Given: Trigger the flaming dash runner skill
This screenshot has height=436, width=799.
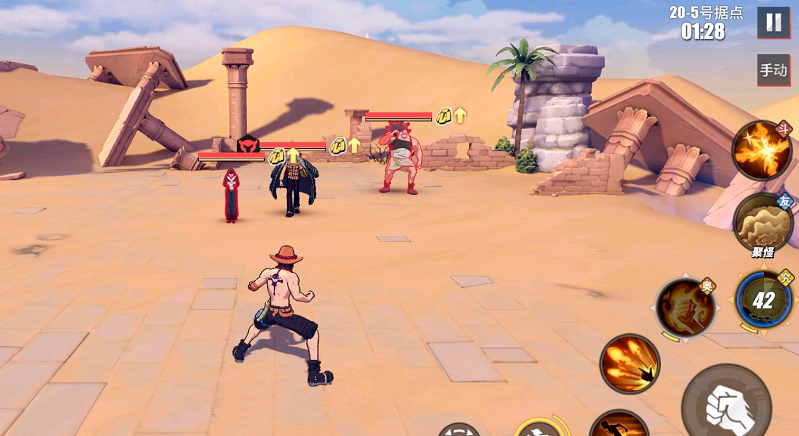Looking at the screenshot, I should pyautogui.click(x=617, y=426).
